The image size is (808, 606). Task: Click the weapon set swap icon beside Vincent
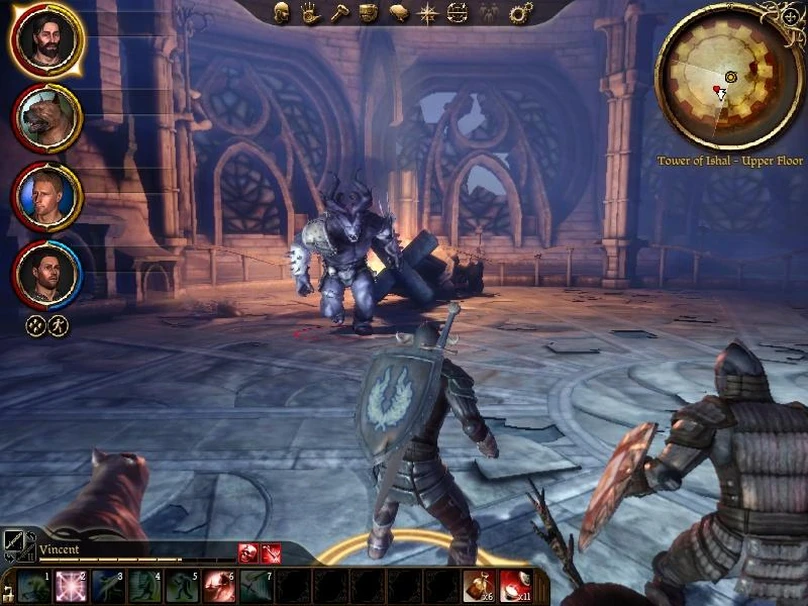[x=18, y=545]
